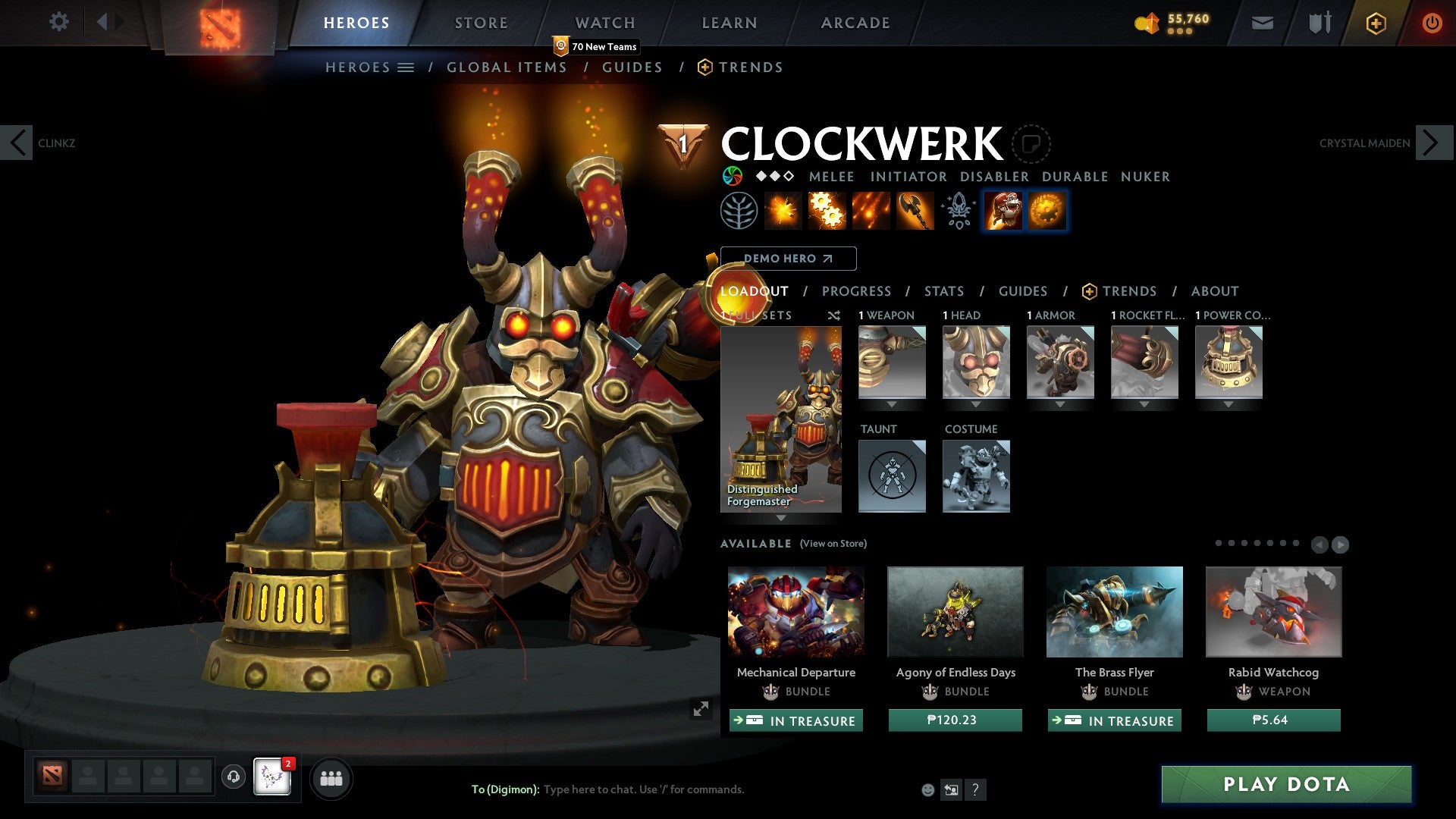The width and height of the screenshot is (1456, 819).
Task: Toggle the disabled Taunt slot
Action: [892, 476]
